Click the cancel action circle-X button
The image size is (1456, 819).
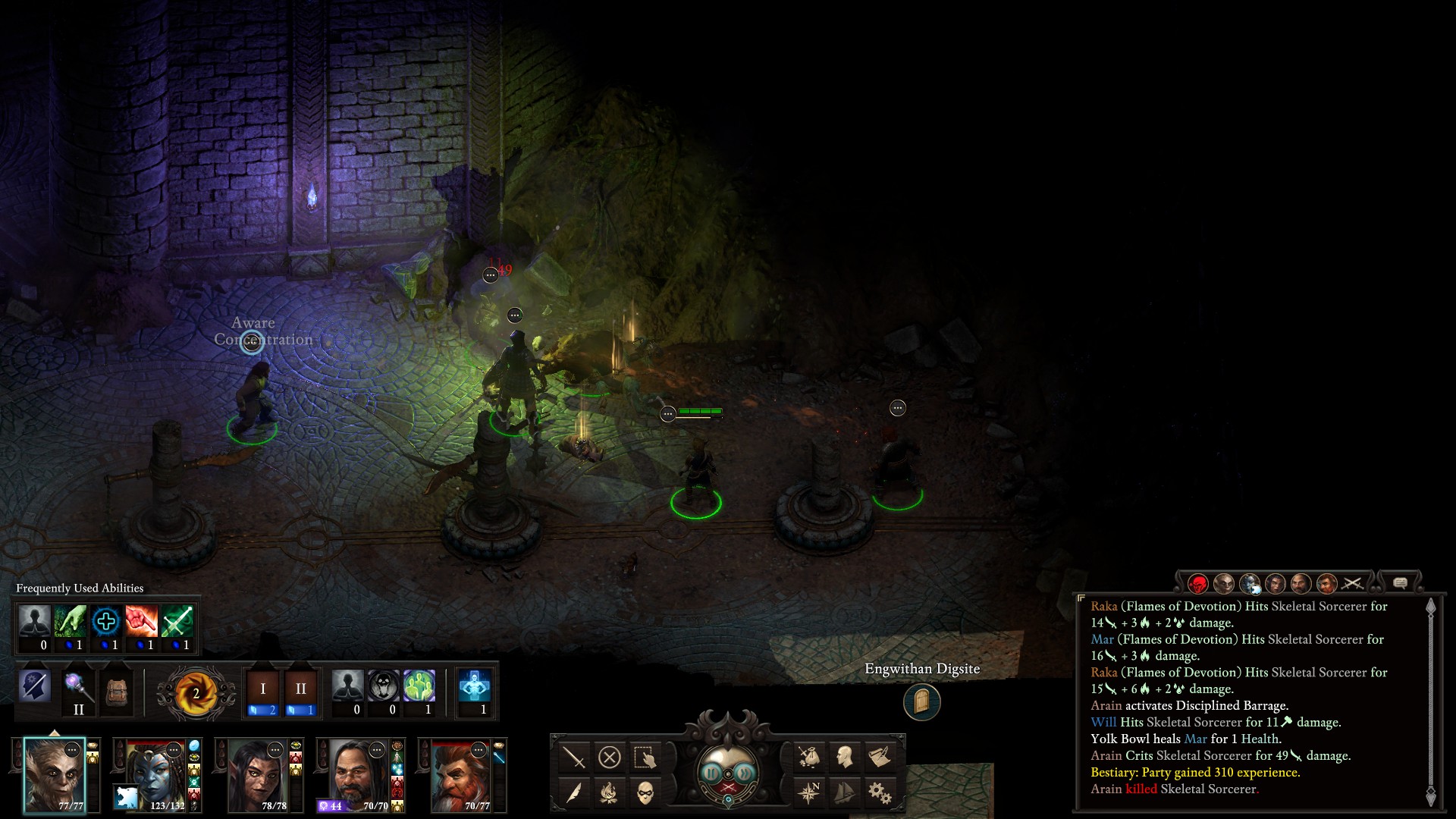click(x=609, y=757)
